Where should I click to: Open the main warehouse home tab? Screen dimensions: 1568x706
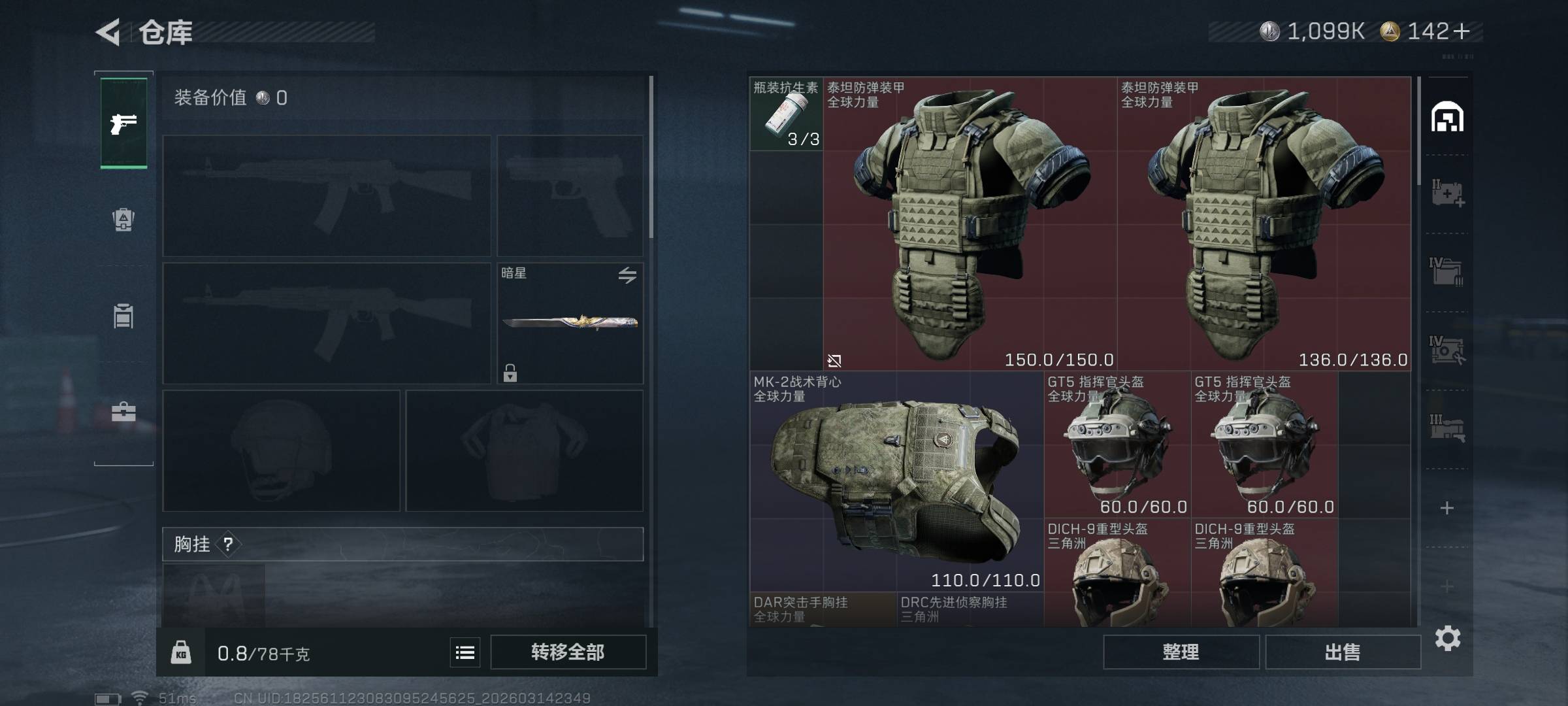point(1447,118)
